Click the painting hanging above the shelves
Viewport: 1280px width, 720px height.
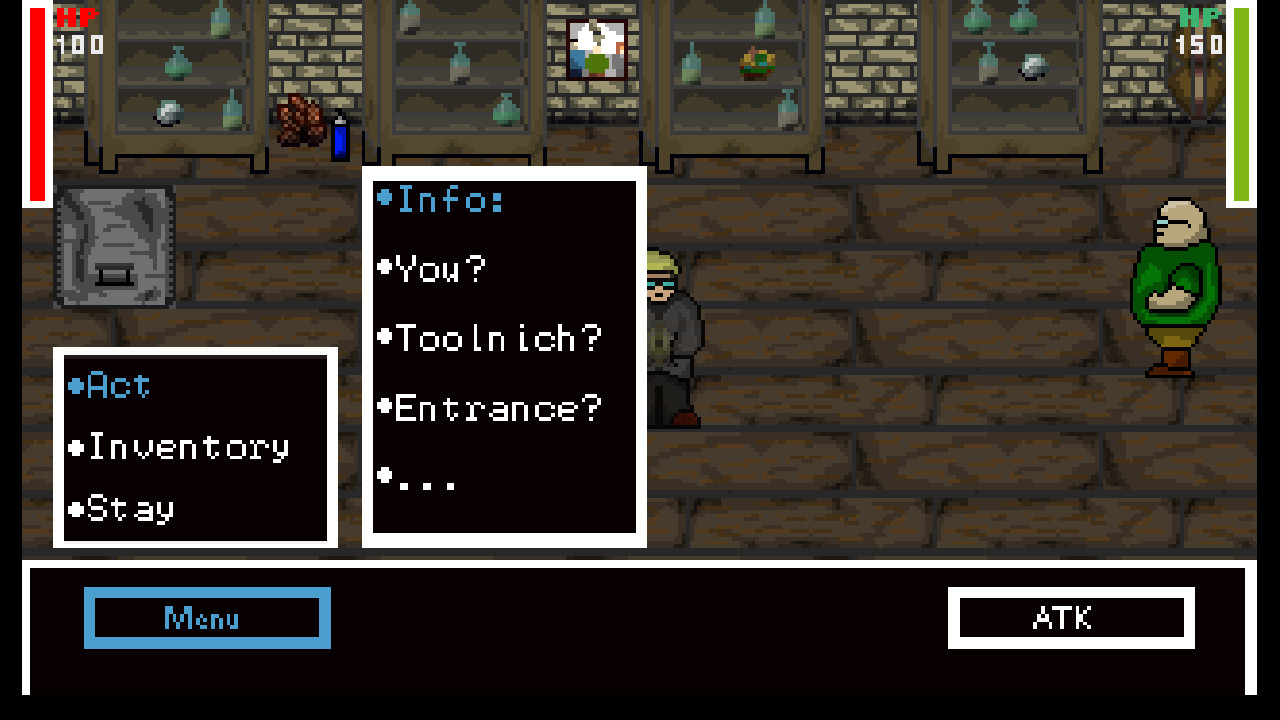click(594, 49)
